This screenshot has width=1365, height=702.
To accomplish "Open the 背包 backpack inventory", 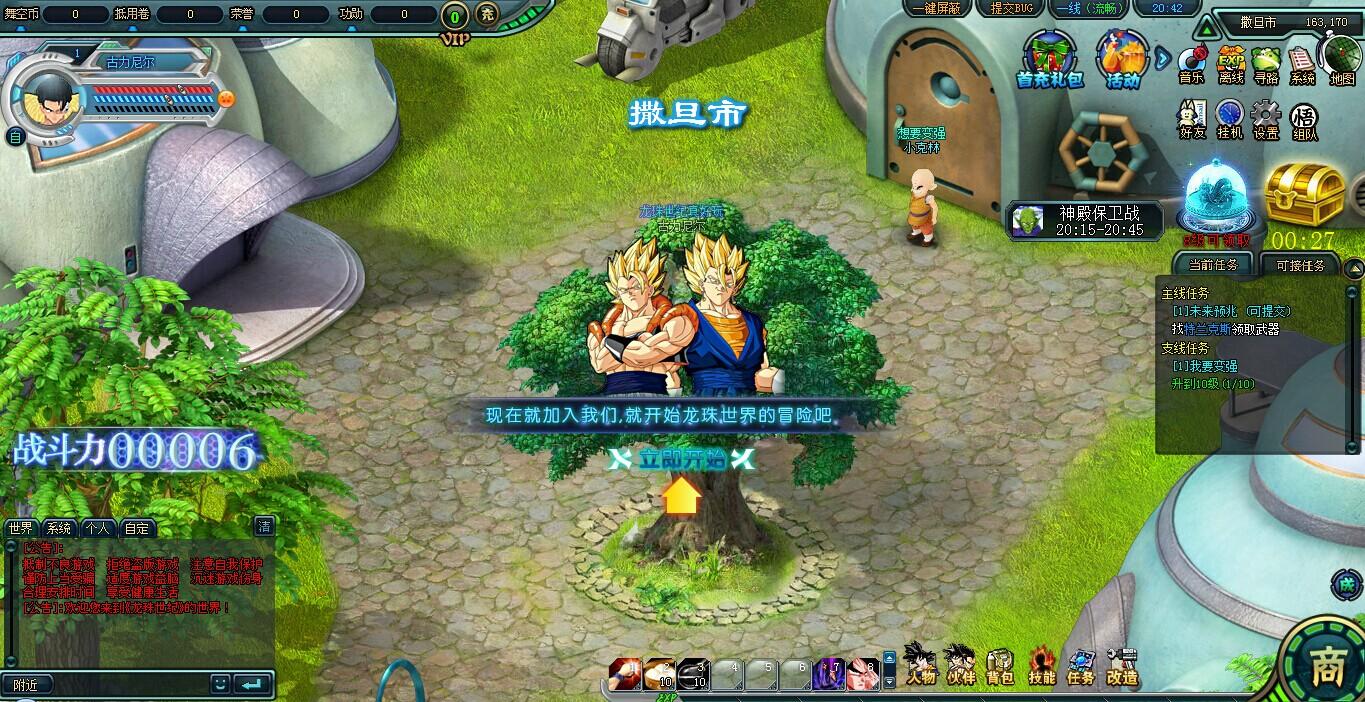I will [1000, 664].
